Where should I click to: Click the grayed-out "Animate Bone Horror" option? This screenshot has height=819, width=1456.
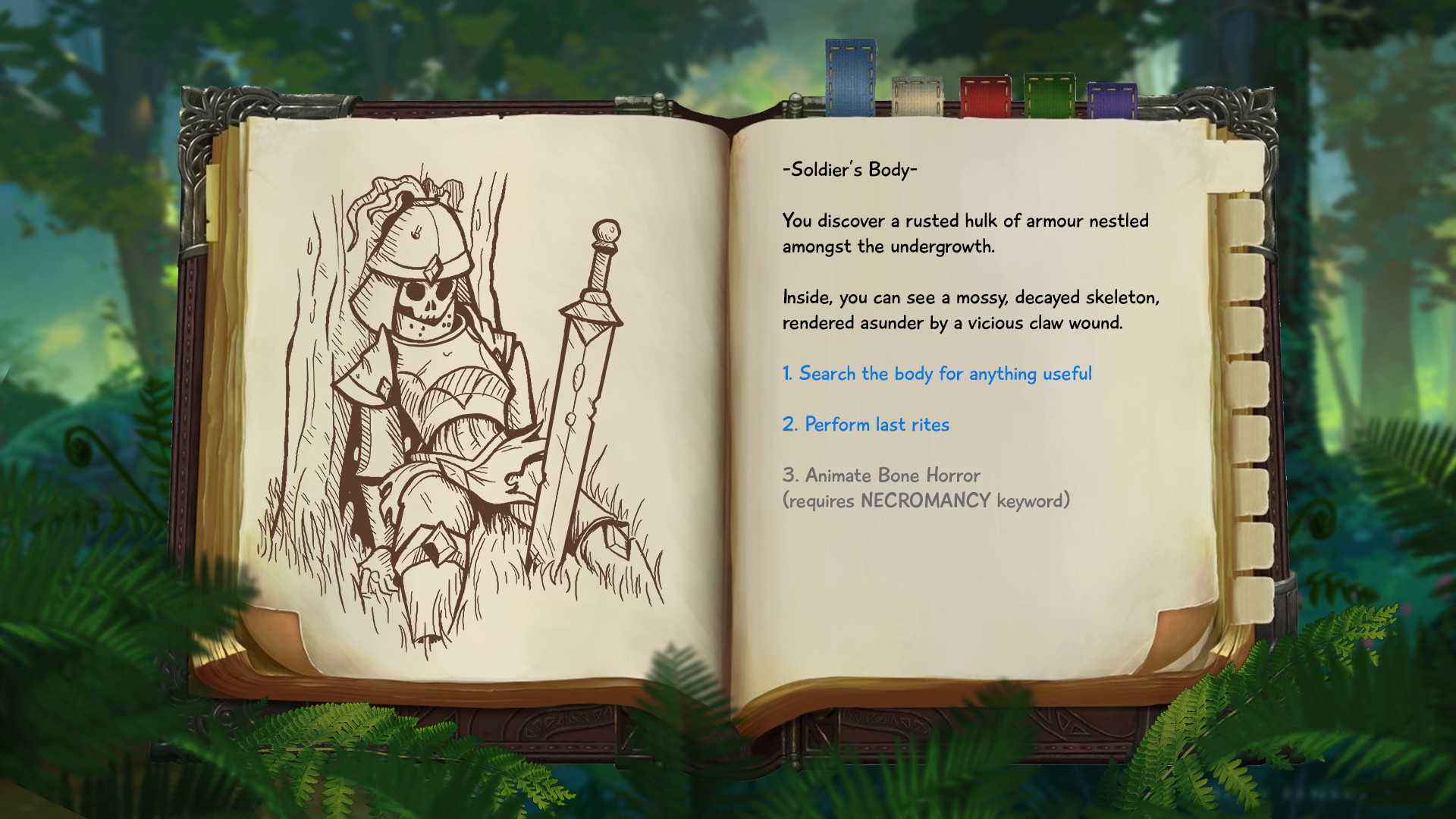881,475
